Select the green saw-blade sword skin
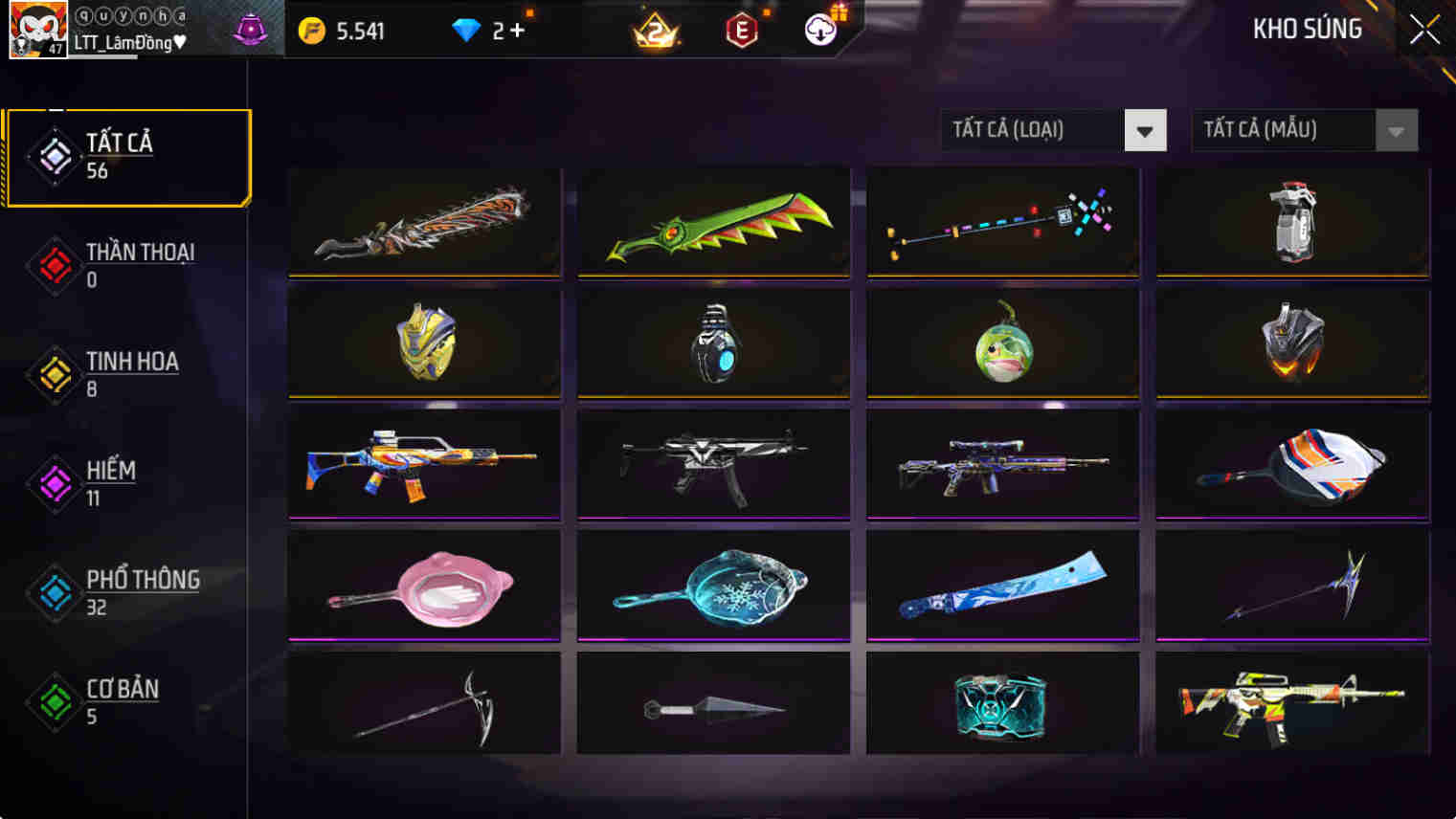 (712, 222)
